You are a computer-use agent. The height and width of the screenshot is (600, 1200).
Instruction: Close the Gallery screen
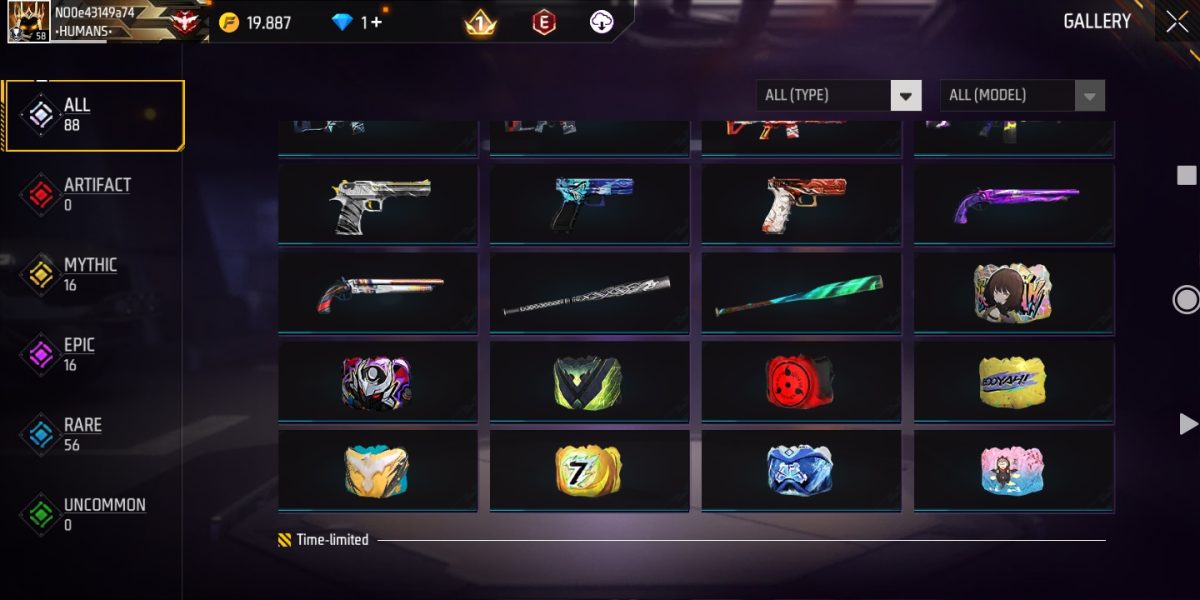click(1176, 21)
